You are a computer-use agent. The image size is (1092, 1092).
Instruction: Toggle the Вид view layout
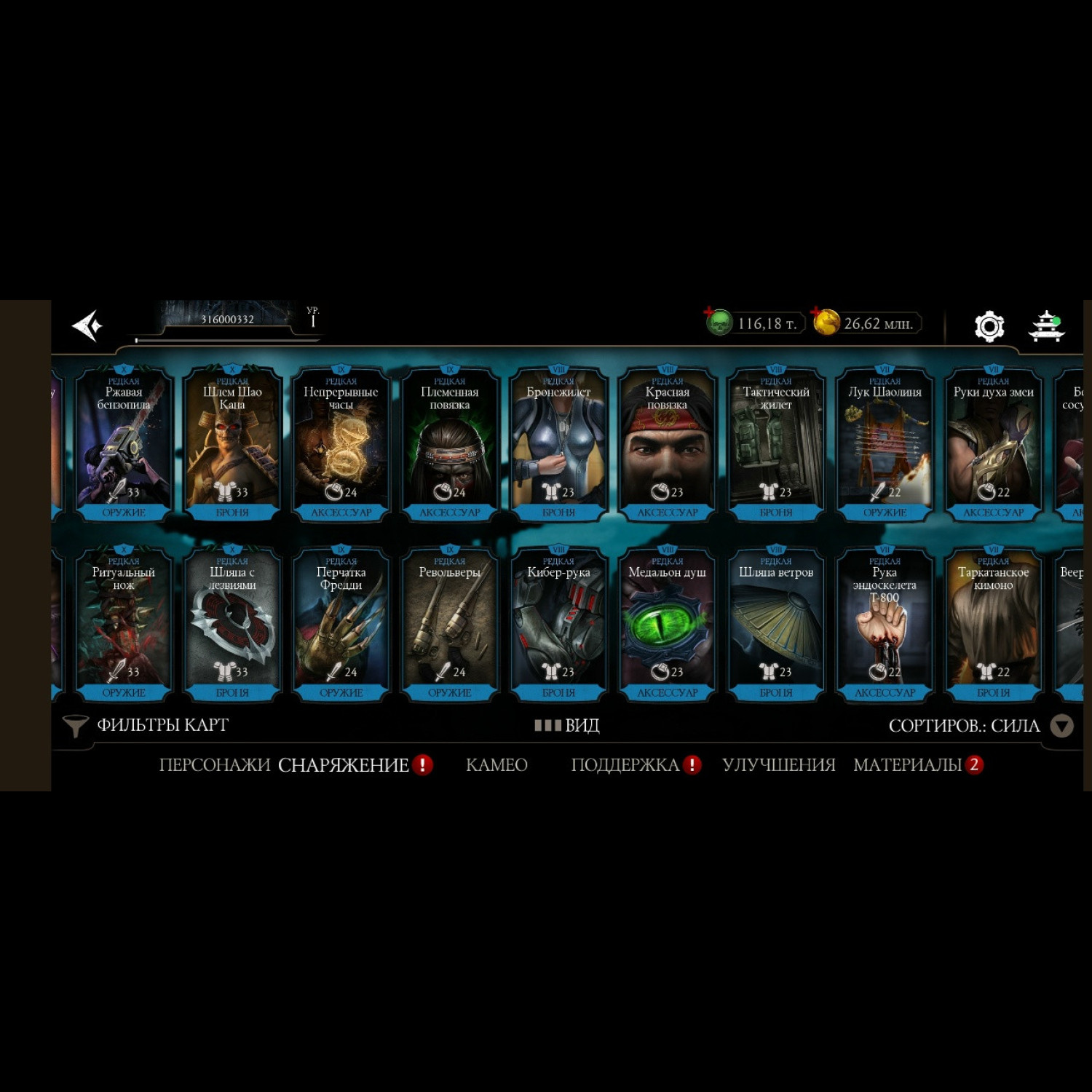tap(567, 725)
